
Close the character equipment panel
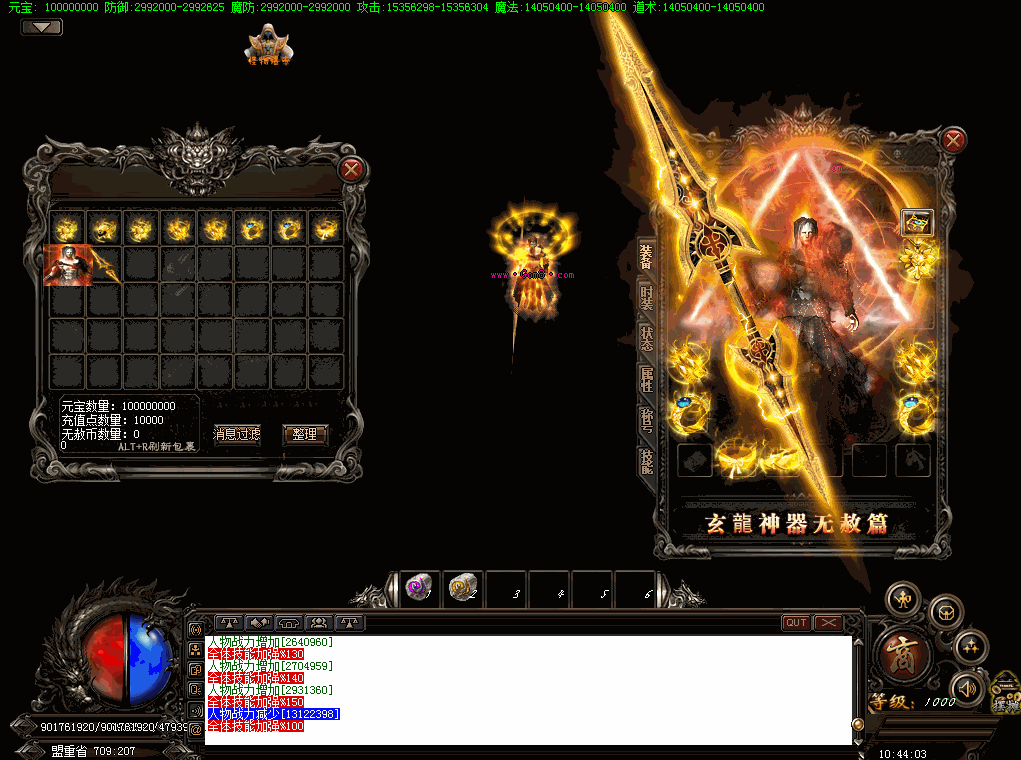(x=954, y=140)
